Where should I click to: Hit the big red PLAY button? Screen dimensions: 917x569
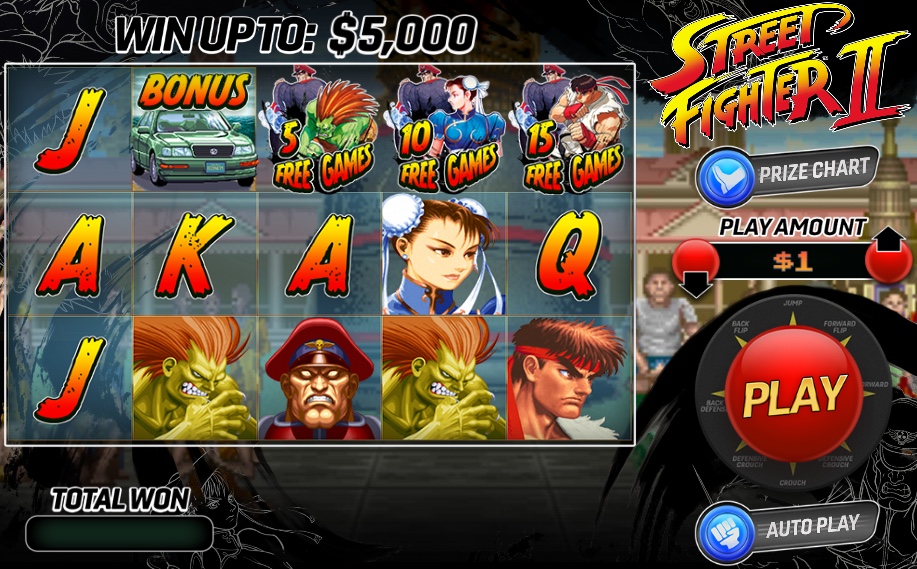click(x=793, y=394)
